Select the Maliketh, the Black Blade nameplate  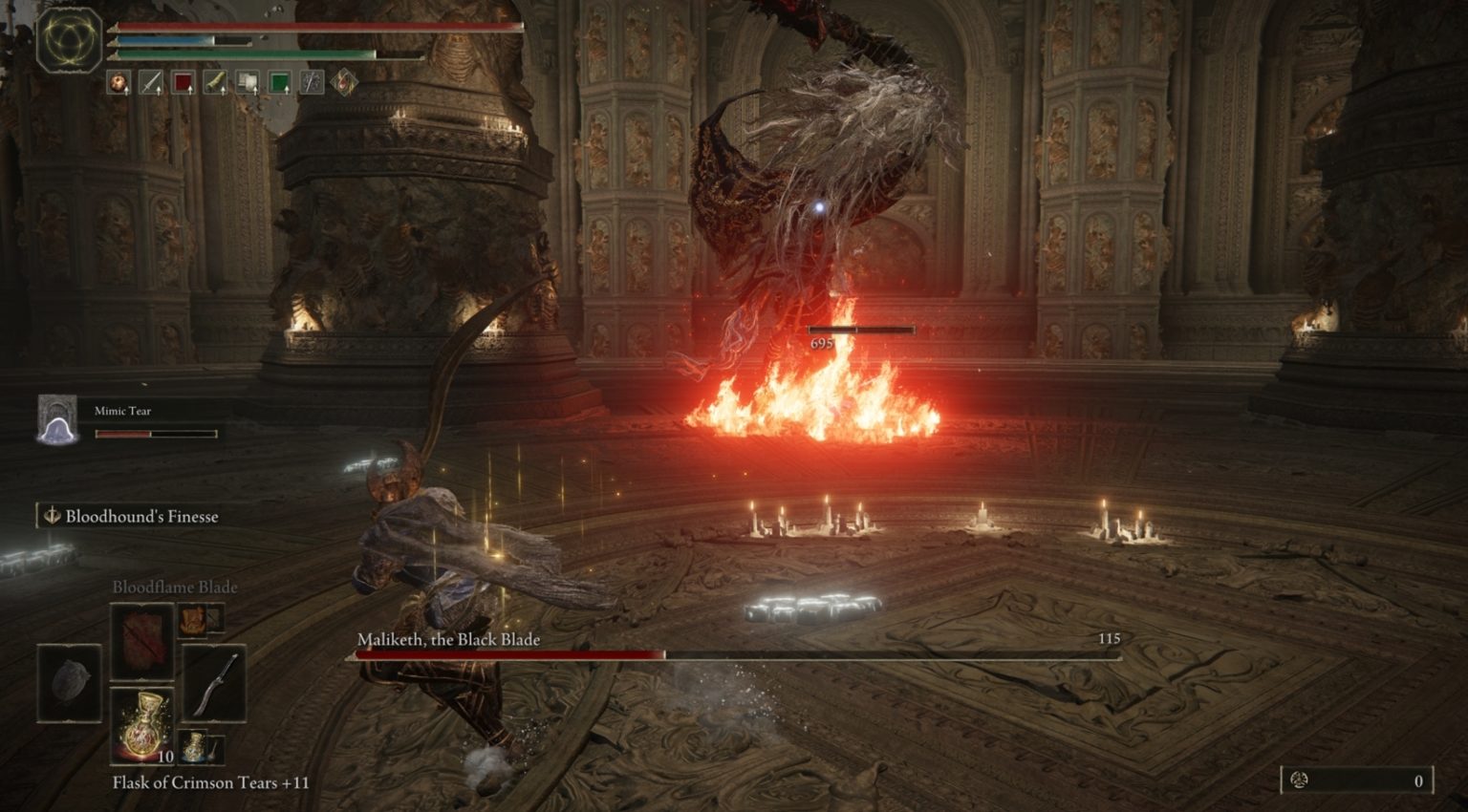pyautogui.click(x=447, y=642)
